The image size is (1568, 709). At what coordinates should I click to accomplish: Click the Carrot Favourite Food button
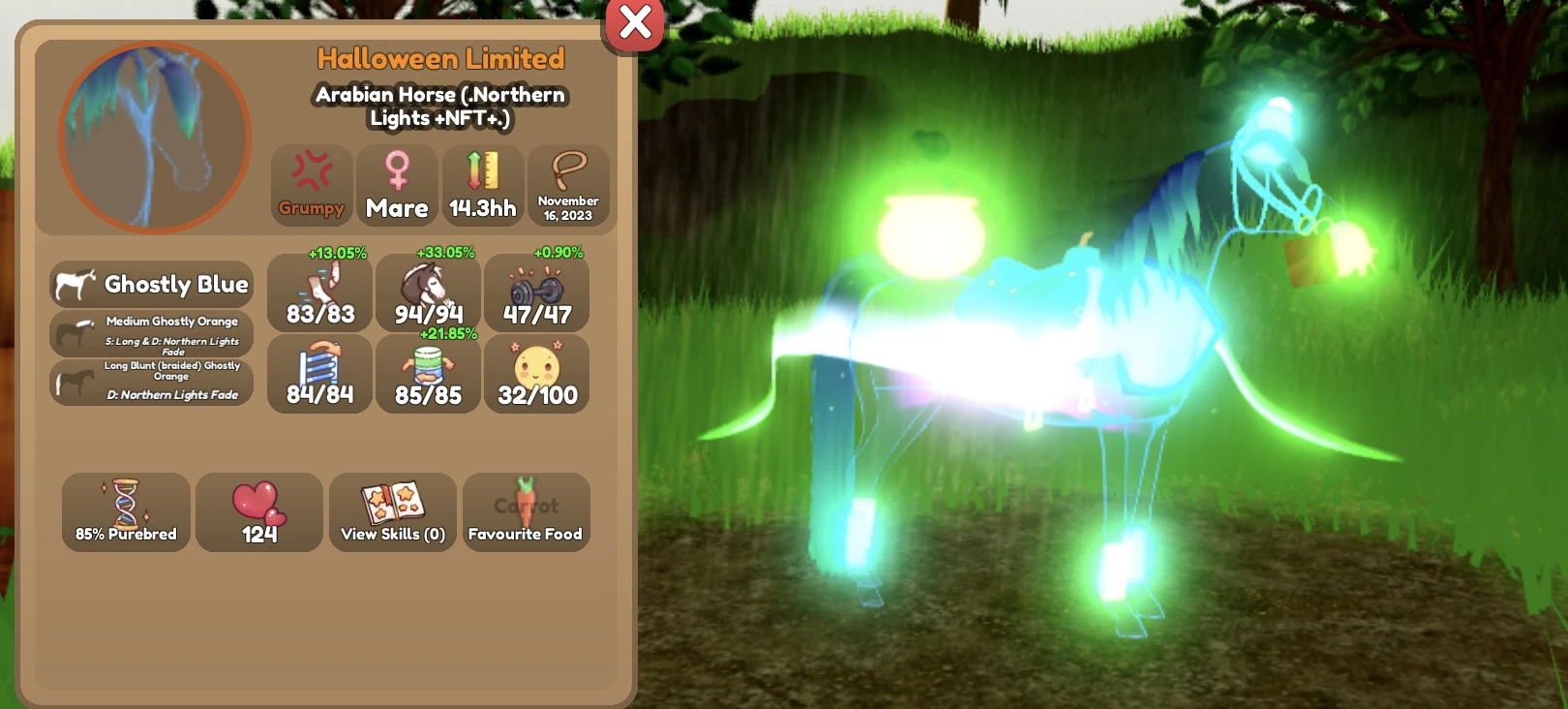click(526, 512)
